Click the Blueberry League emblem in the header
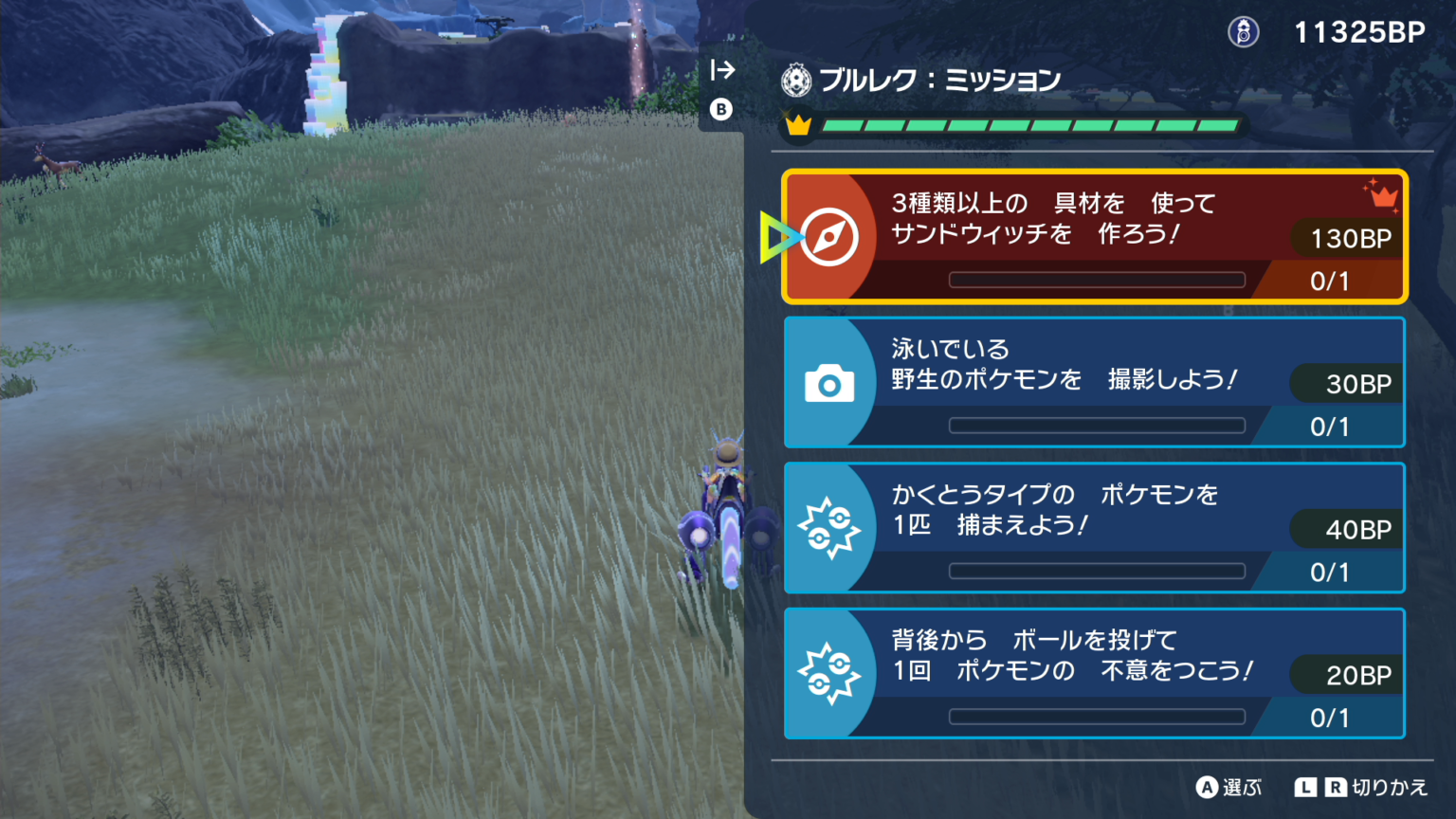 [x=796, y=81]
